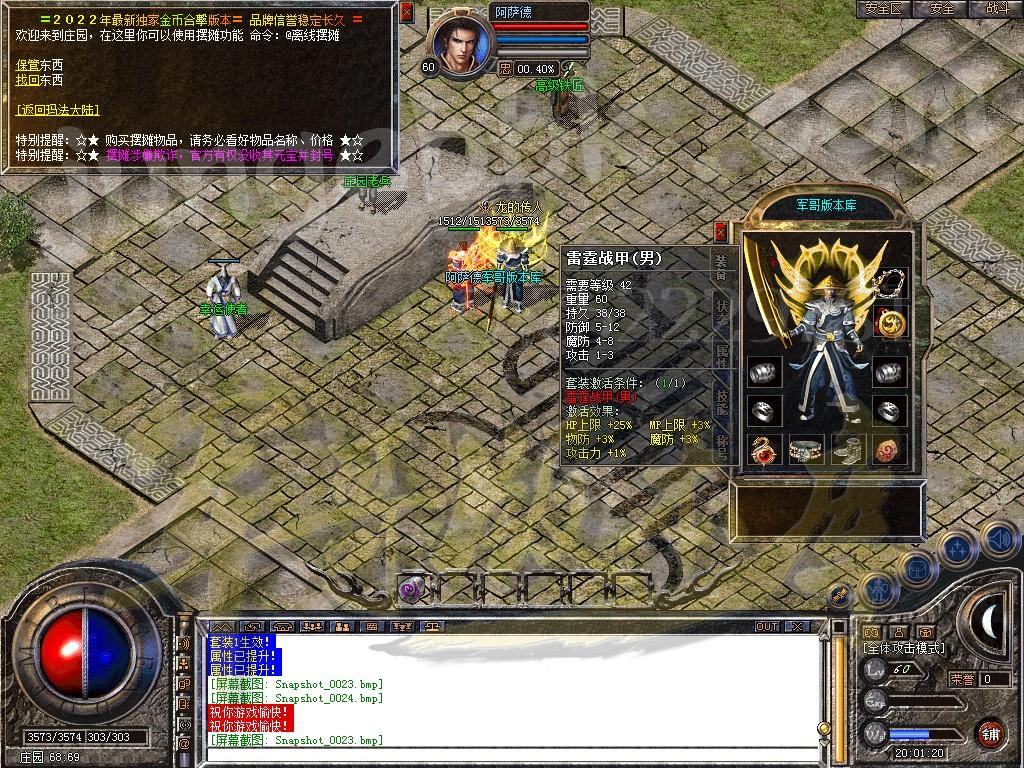Screen dimensions: 1024x768
Task: Select the golden medal equipment slot
Action: (x=891, y=321)
